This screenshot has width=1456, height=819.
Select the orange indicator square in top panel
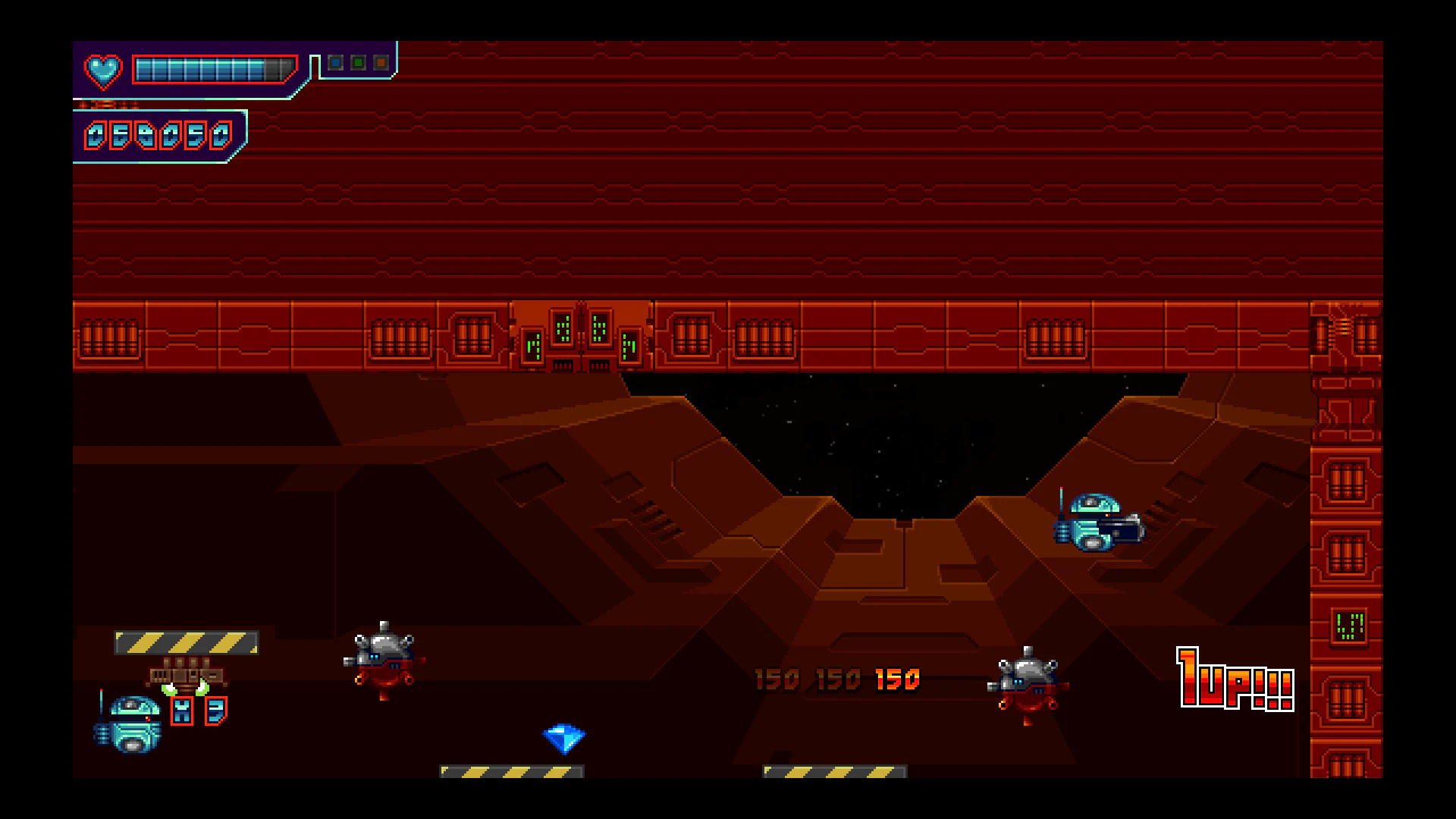point(379,62)
